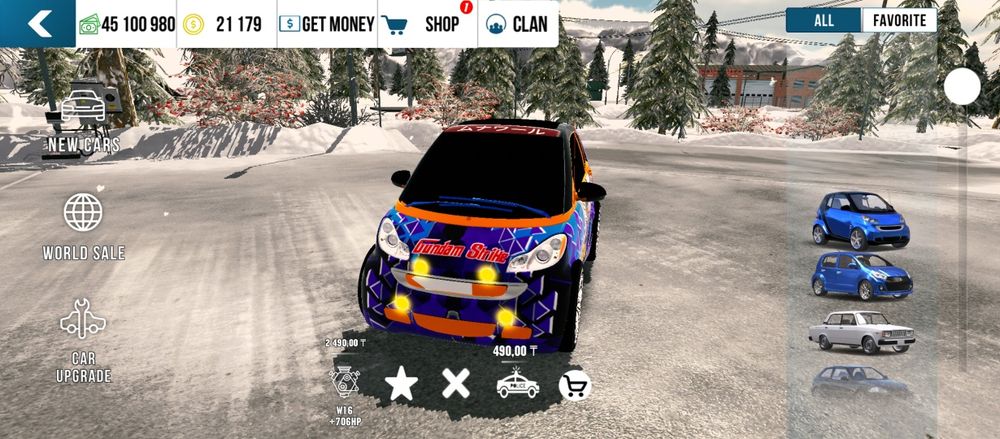The height and width of the screenshot is (439, 1000).
Task: Open the Get Money menu
Action: pos(327,24)
